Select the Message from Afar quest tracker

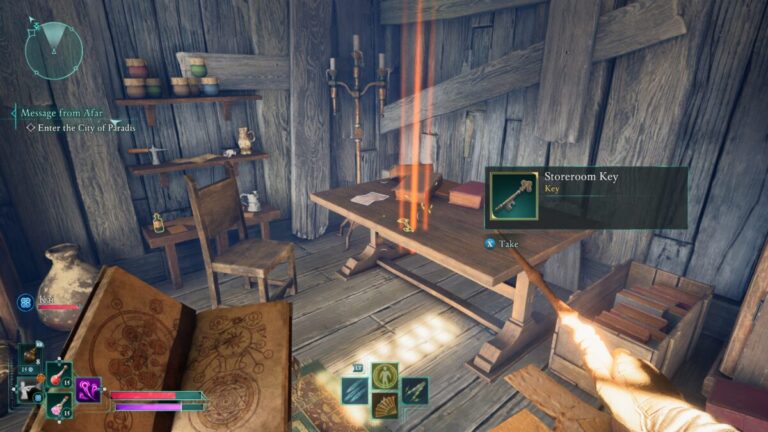pyautogui.click(x=58, y=114)
